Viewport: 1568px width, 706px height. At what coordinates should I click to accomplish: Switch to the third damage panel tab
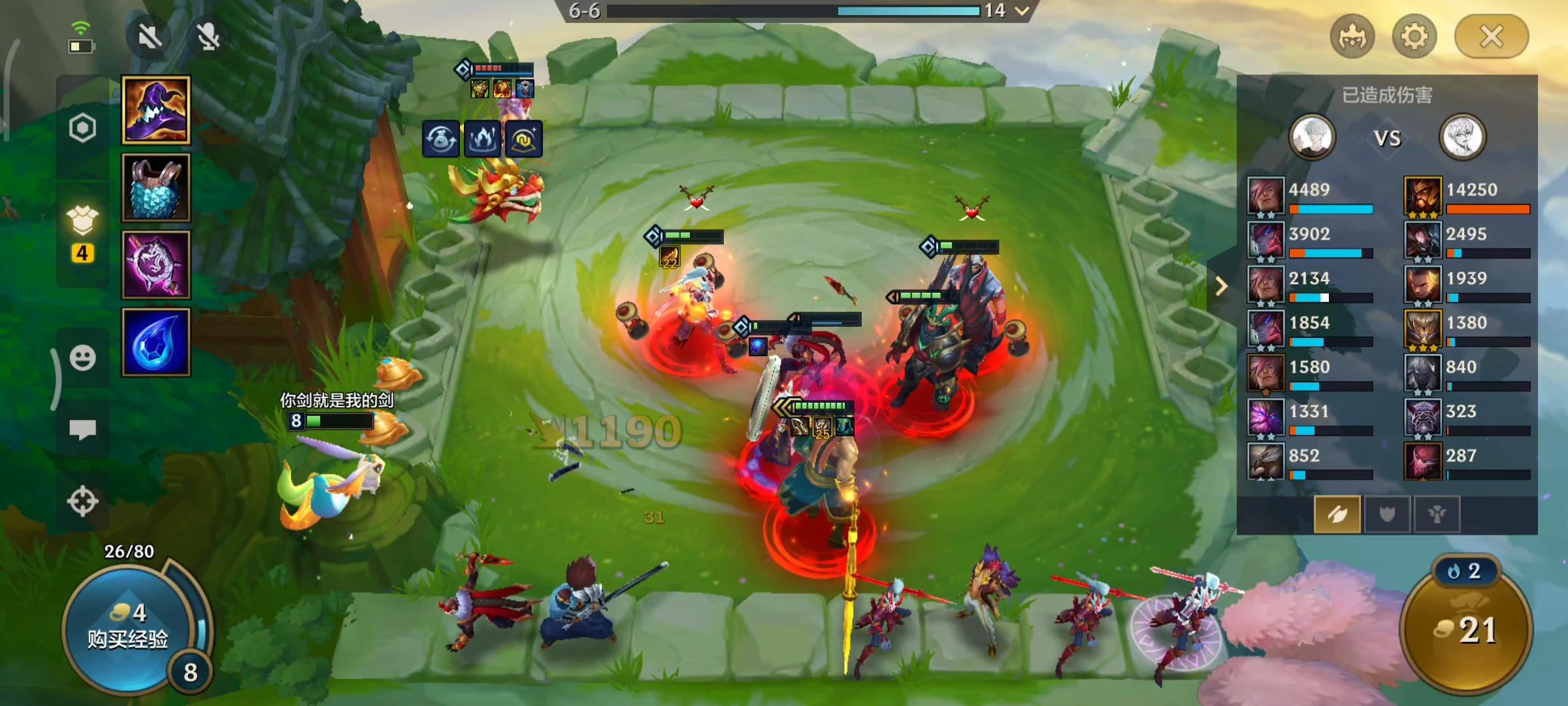(x=1436, y=514)
